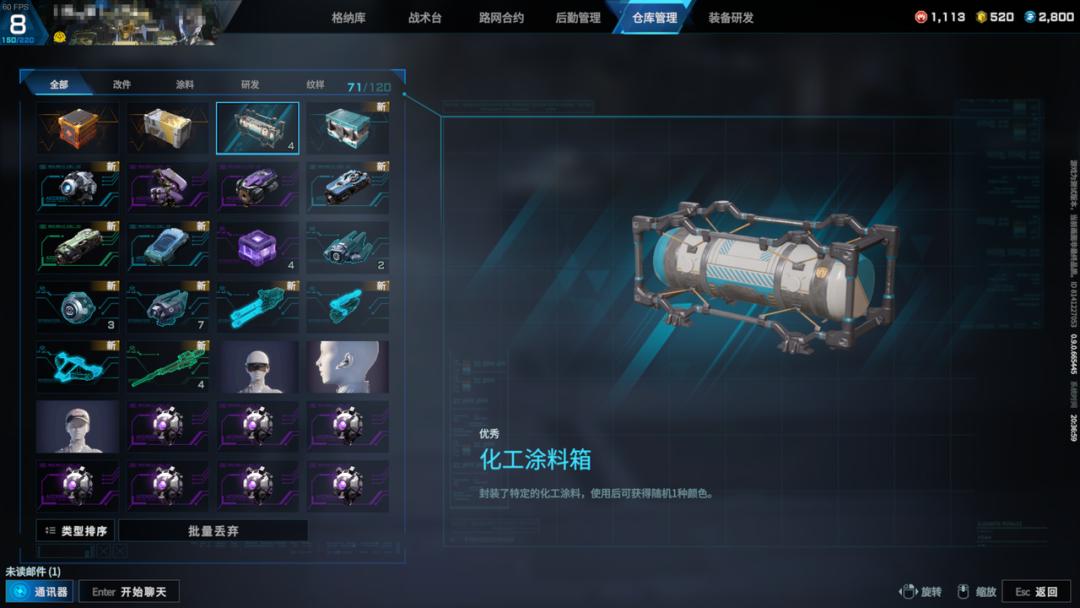Select the head with white helmet and visor
The height and width of the screenshot is (608, 1080).
coord(258,367)
